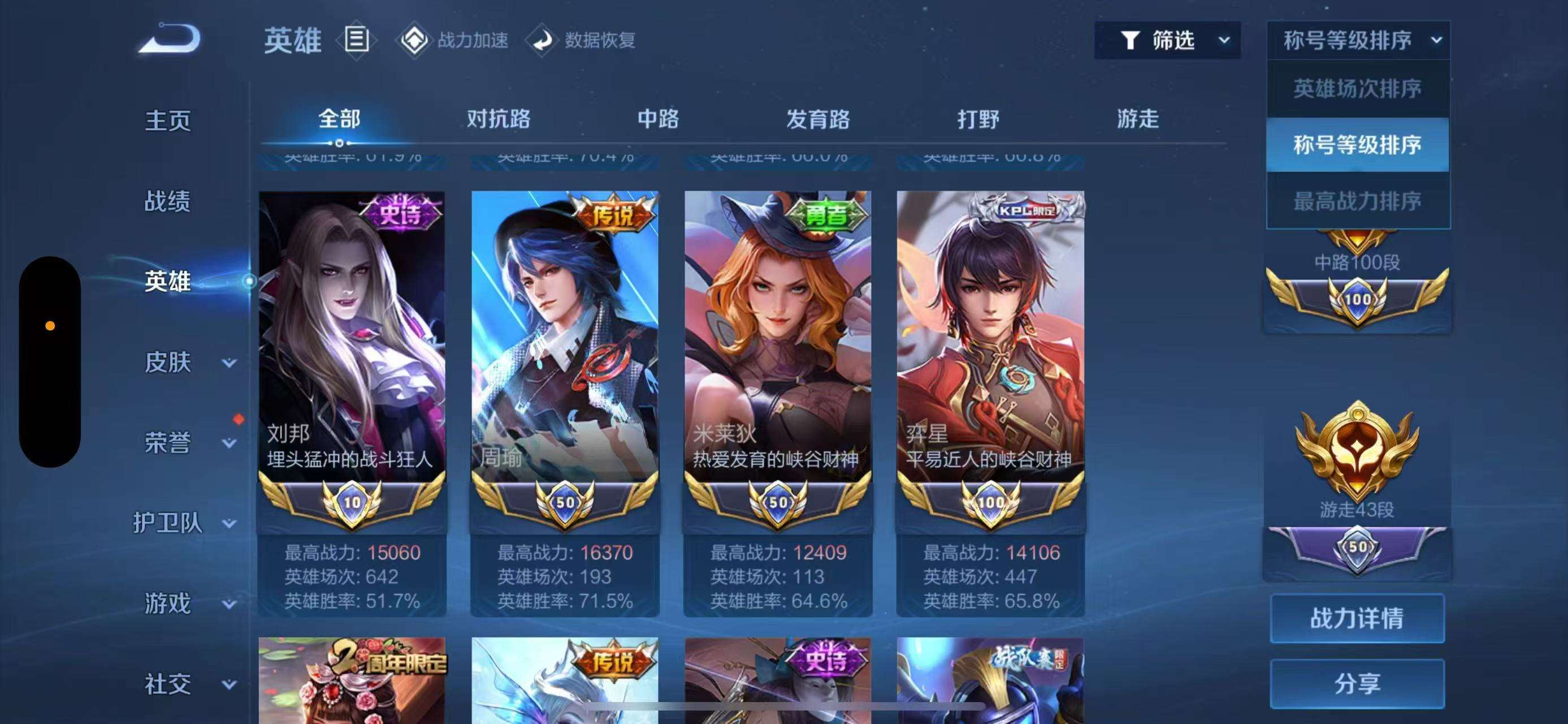
Task: Switch to the 中路 tab
Action: click(658, 119)
